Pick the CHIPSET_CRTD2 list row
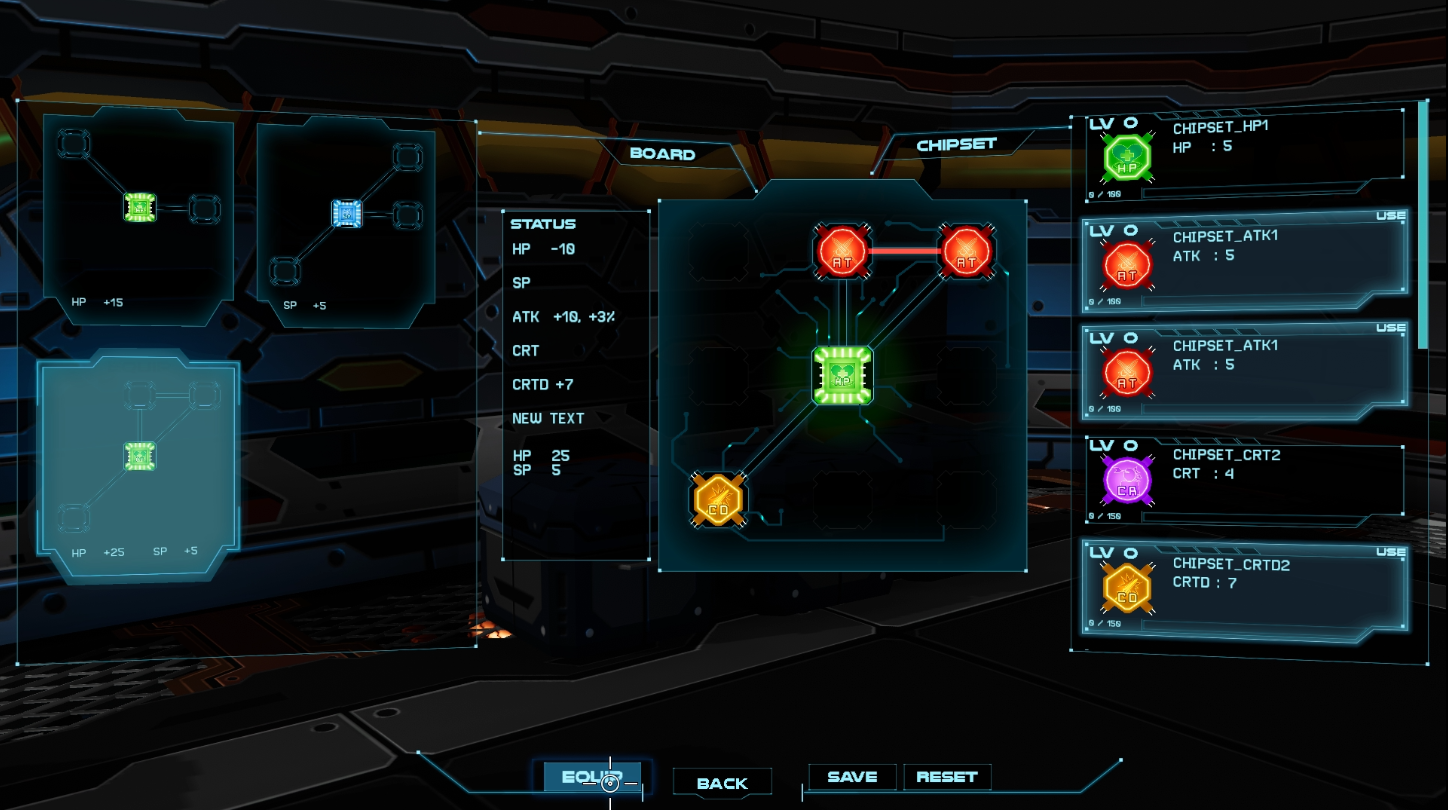 [x=1243, y=589]
